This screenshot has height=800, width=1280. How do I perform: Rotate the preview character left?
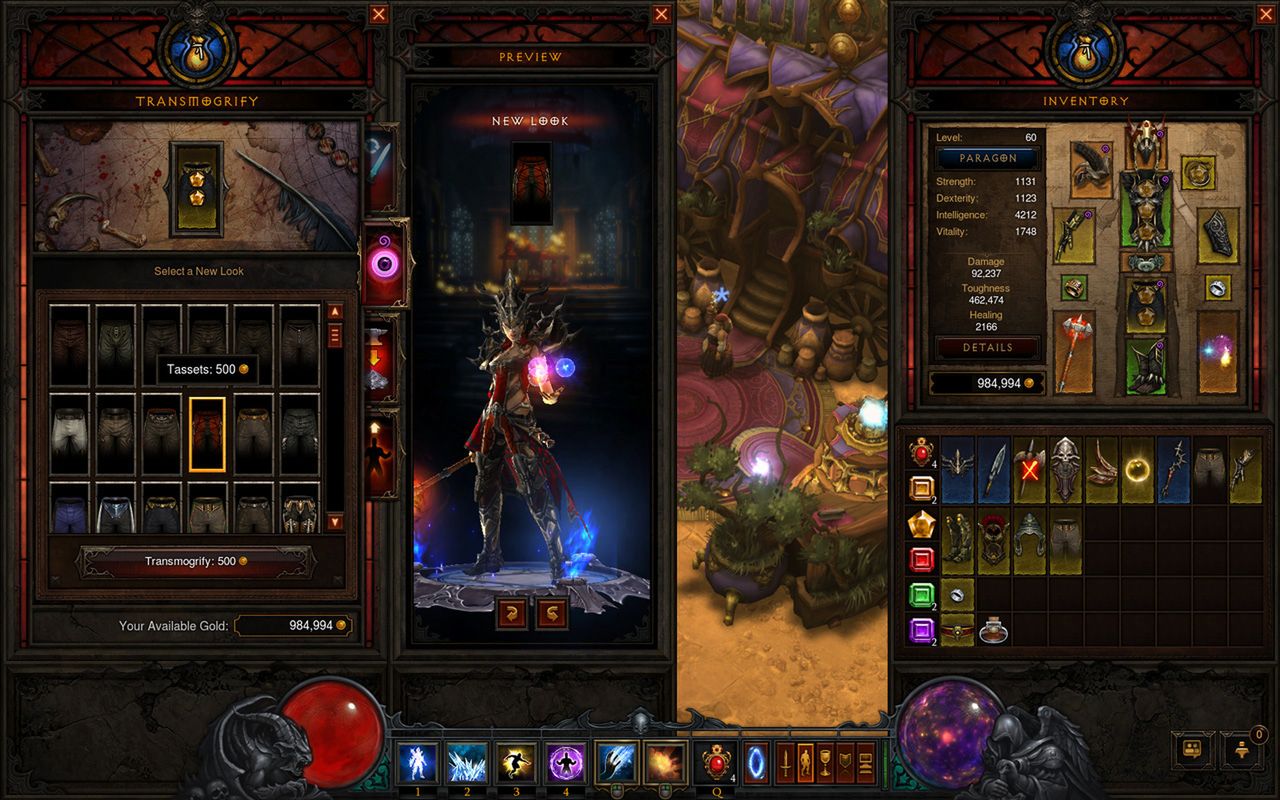[513, 612]
